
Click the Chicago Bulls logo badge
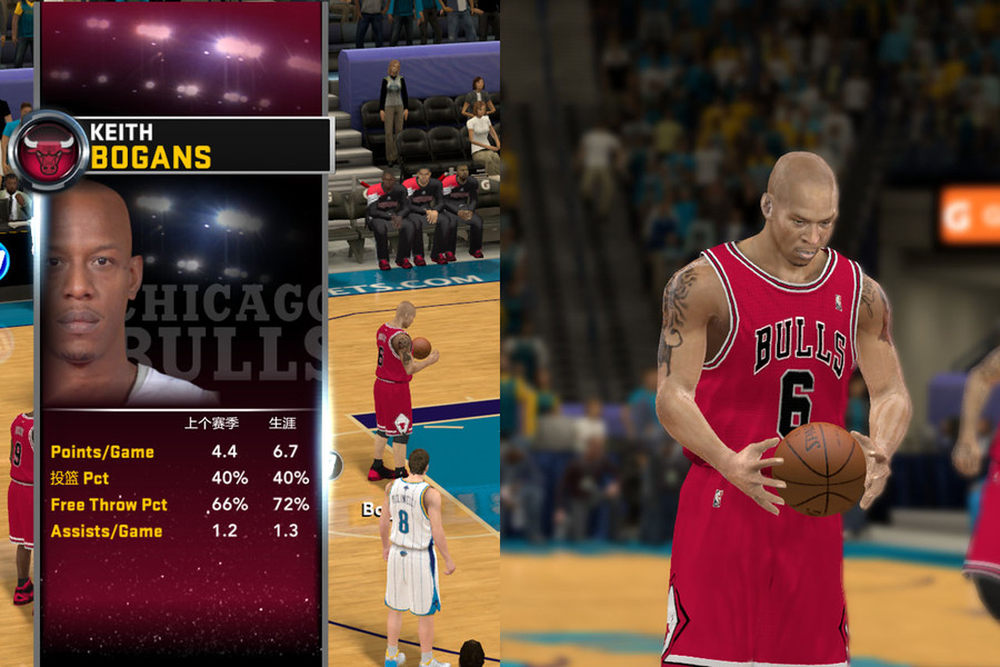click(x=48, y=151)
